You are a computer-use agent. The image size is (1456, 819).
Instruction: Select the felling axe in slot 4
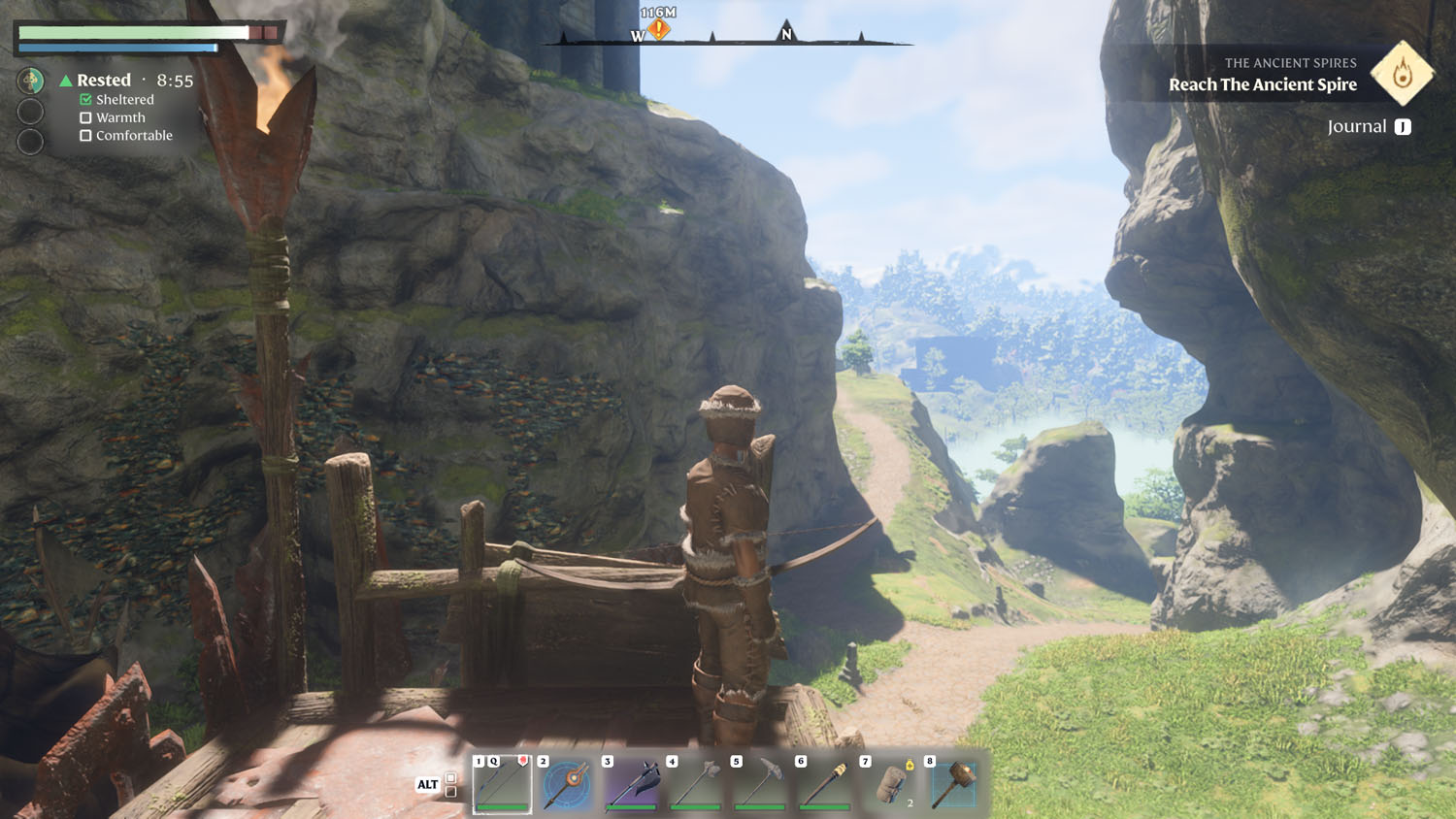click(x=695, y=784)
